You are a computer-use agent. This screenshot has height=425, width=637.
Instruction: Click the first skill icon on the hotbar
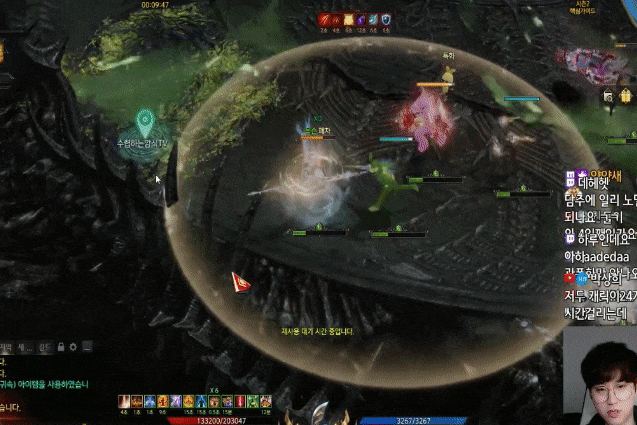tap(123, 400)
